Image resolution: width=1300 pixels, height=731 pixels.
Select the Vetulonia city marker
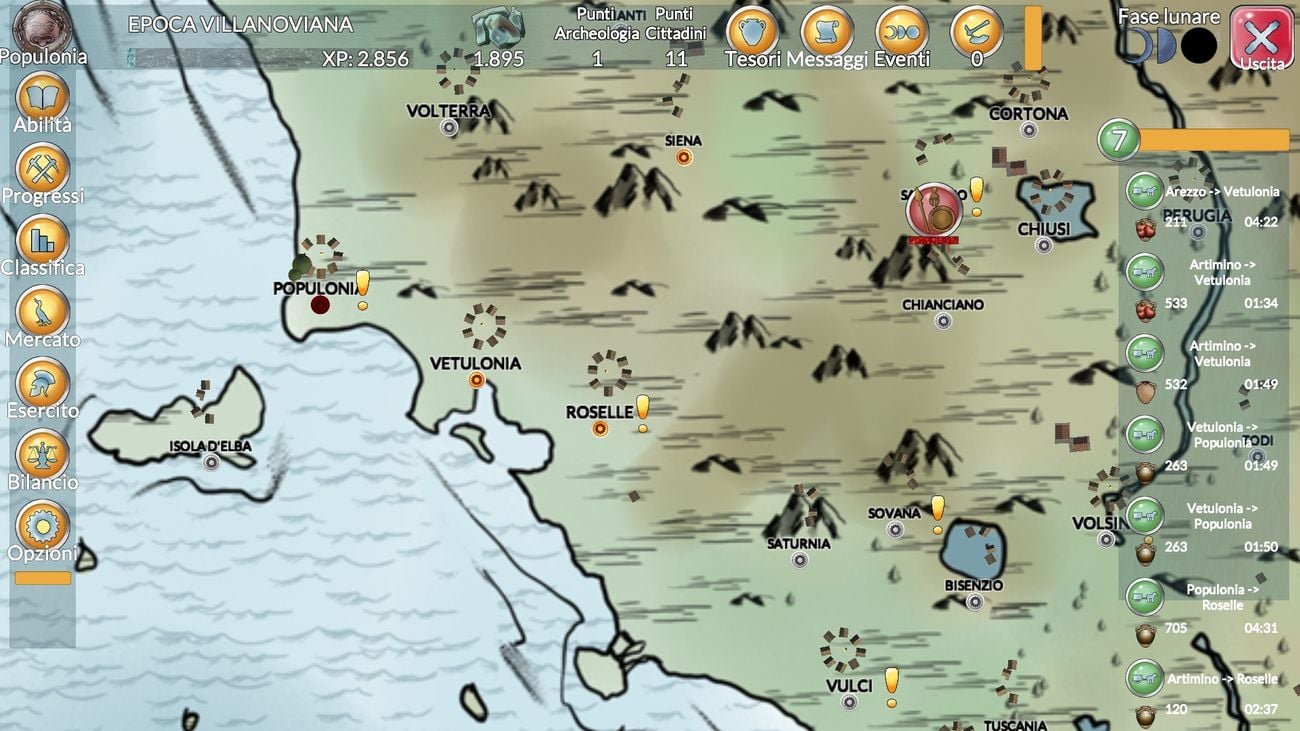(x=476, y=380)
